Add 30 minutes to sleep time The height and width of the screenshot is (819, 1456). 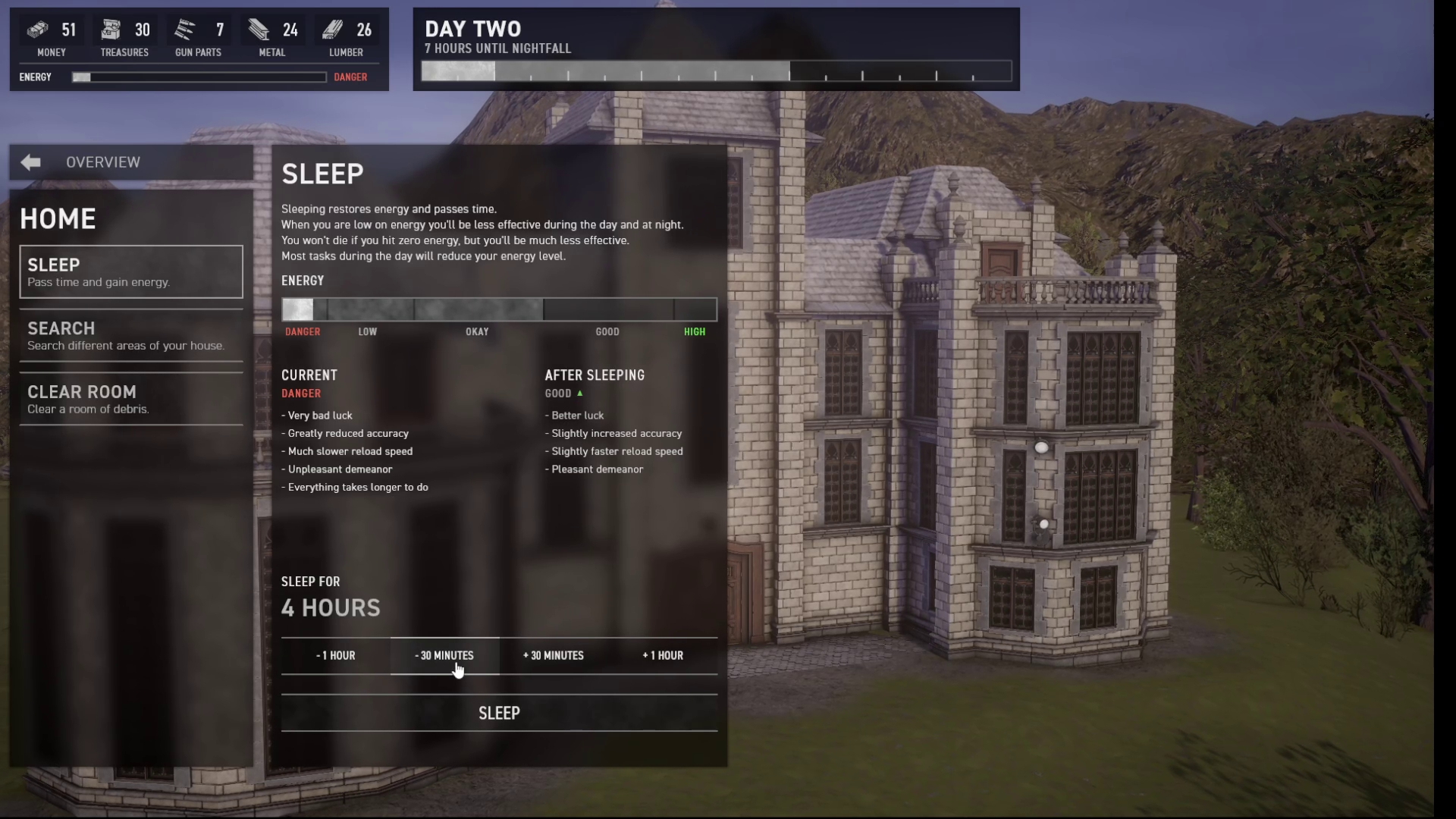pos(554,656)
